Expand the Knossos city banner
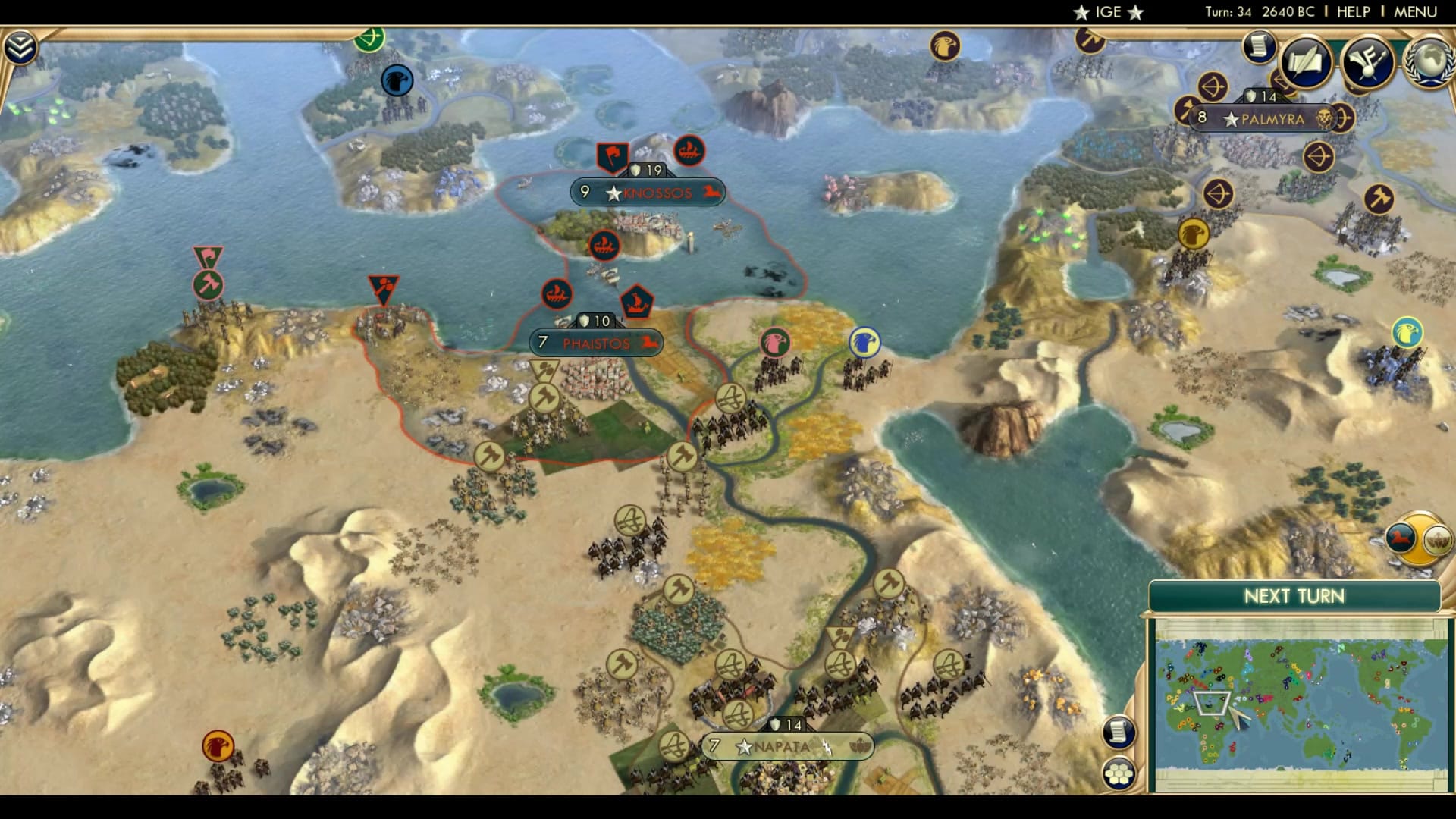This screenshot has width=1456, height=819. point(646,193)
